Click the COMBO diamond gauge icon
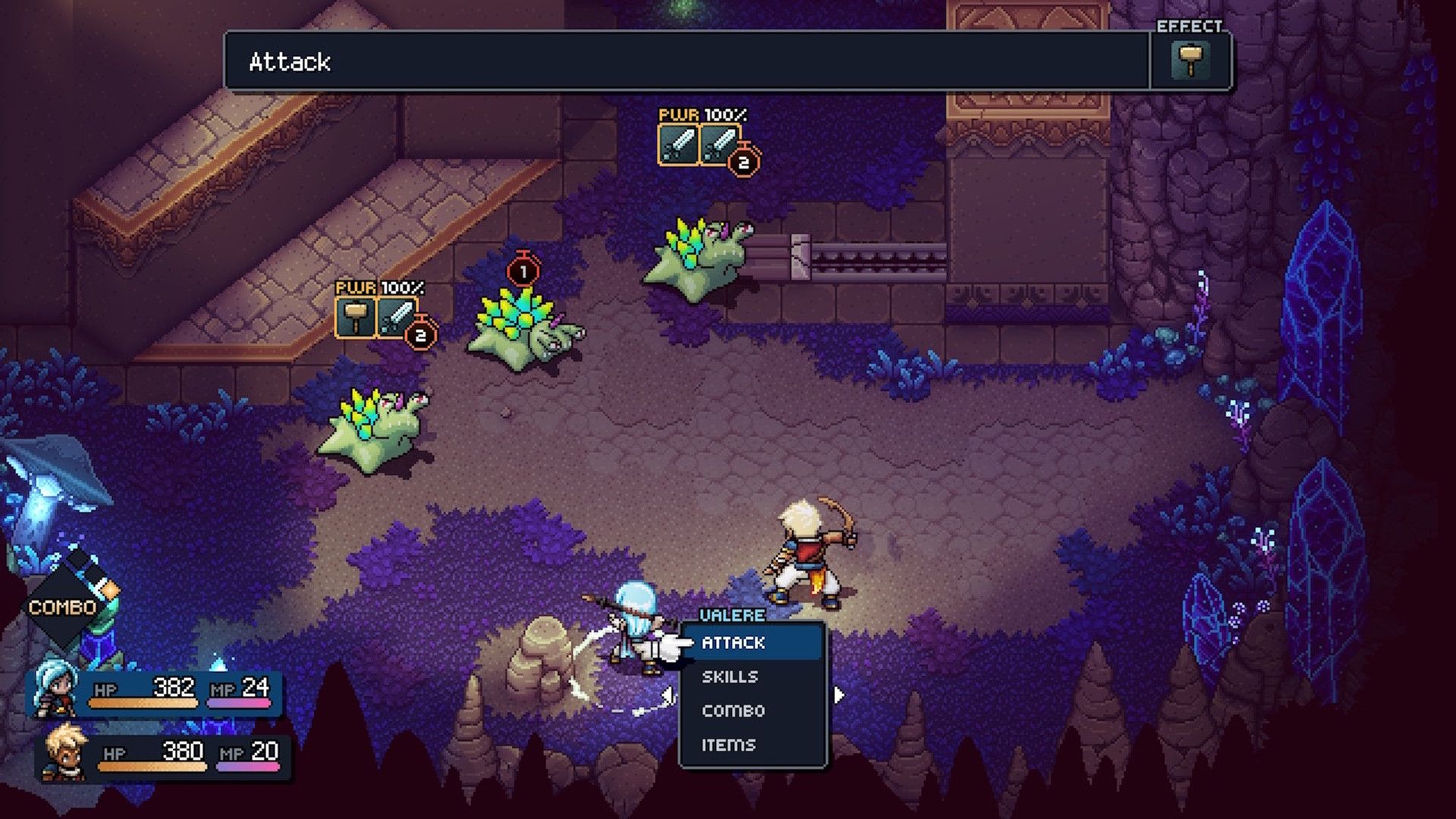1456x819 pixels. [x=64, y=603]
